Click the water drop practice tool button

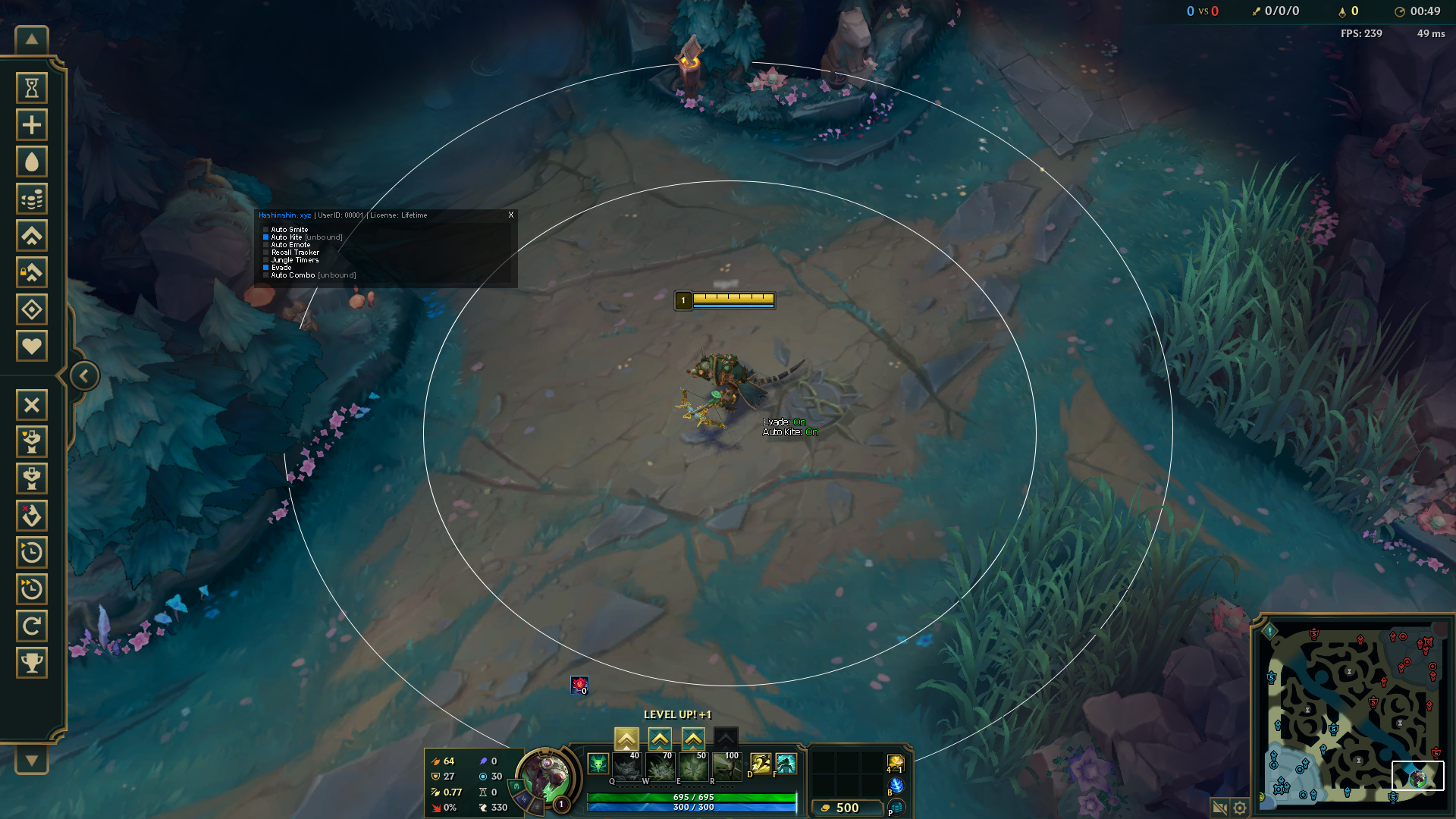point(32,162)
